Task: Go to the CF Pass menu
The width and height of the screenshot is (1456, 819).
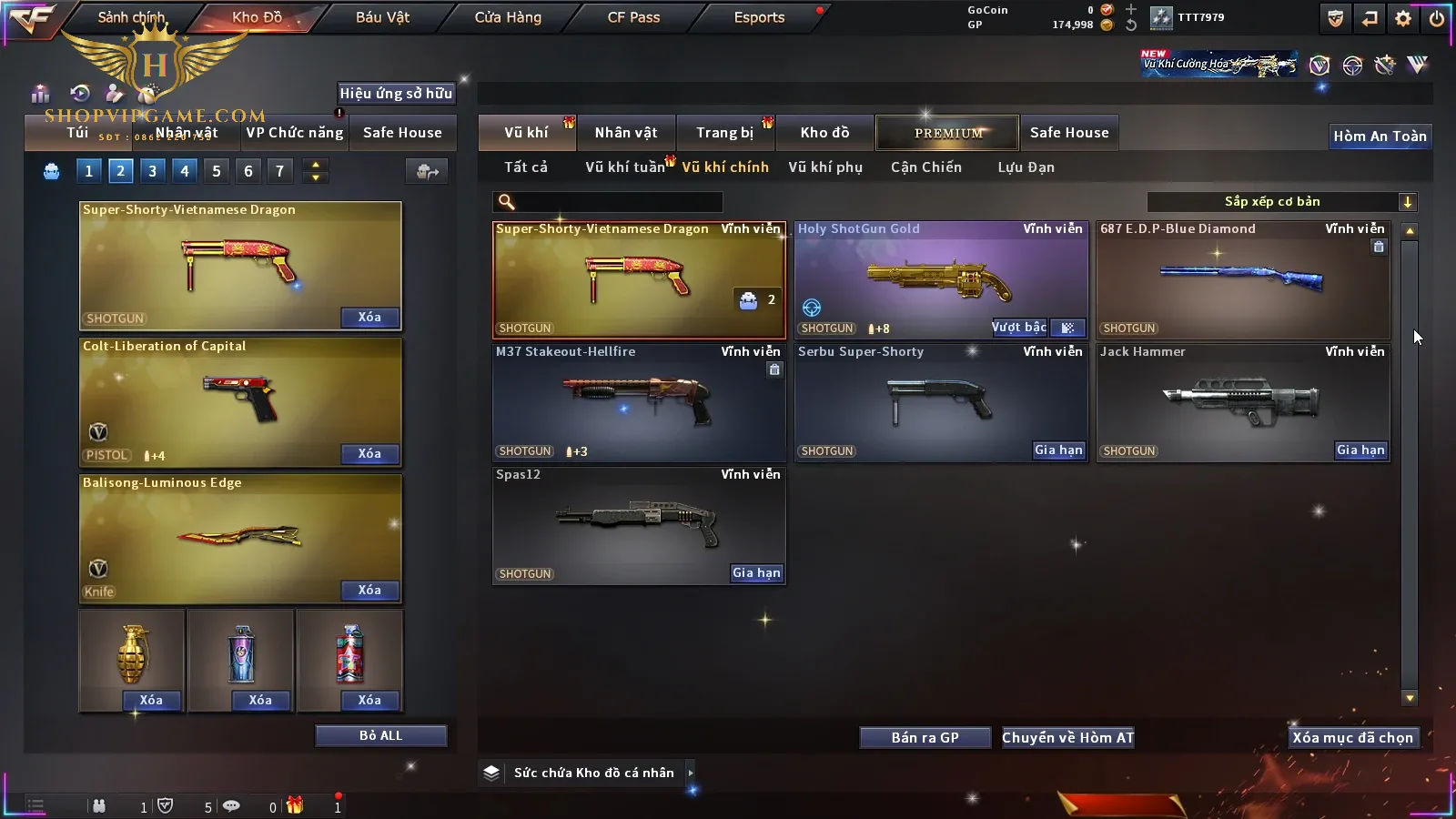Action: [x=633, y=17]
